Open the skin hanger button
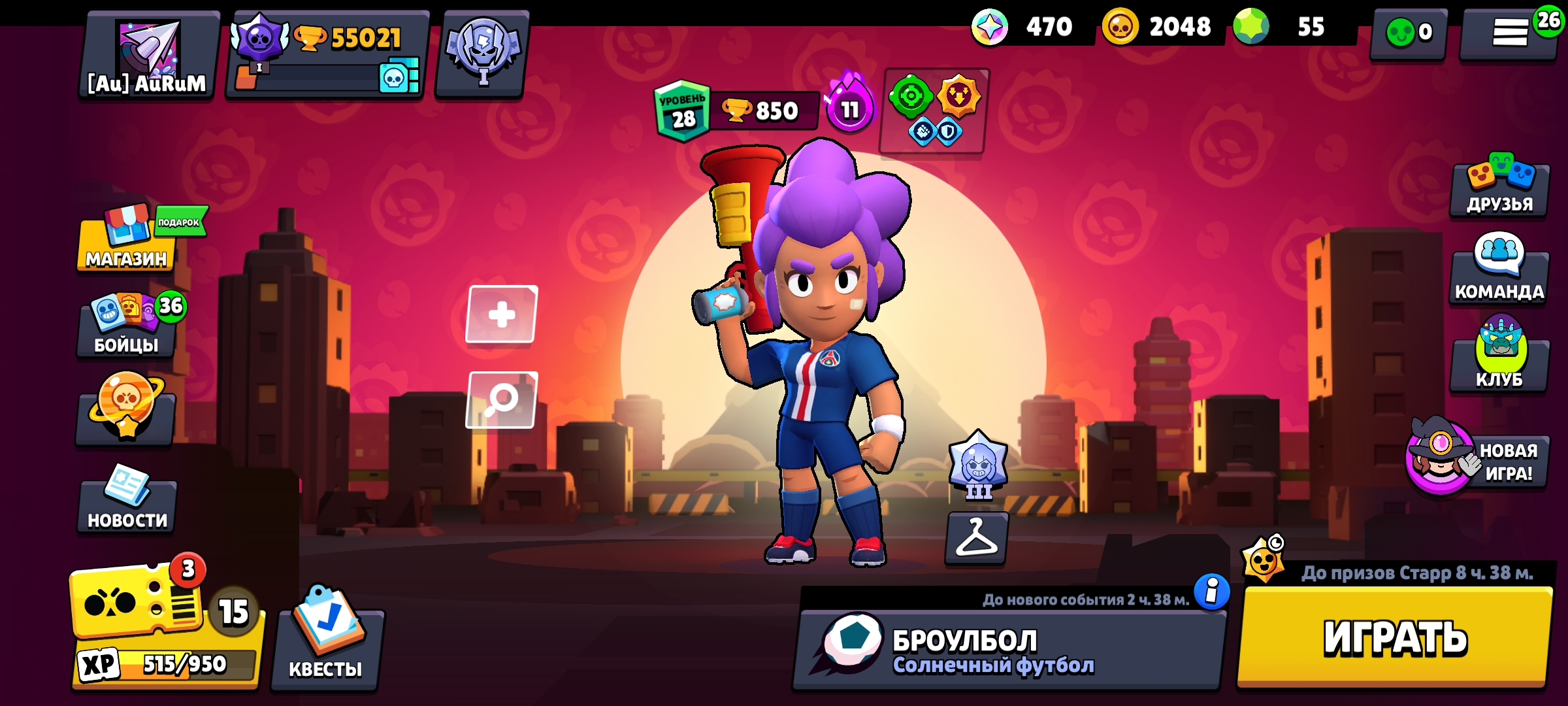Image resolution: width=1568 pixels, height=706 pixels. (x=977, y=538)
